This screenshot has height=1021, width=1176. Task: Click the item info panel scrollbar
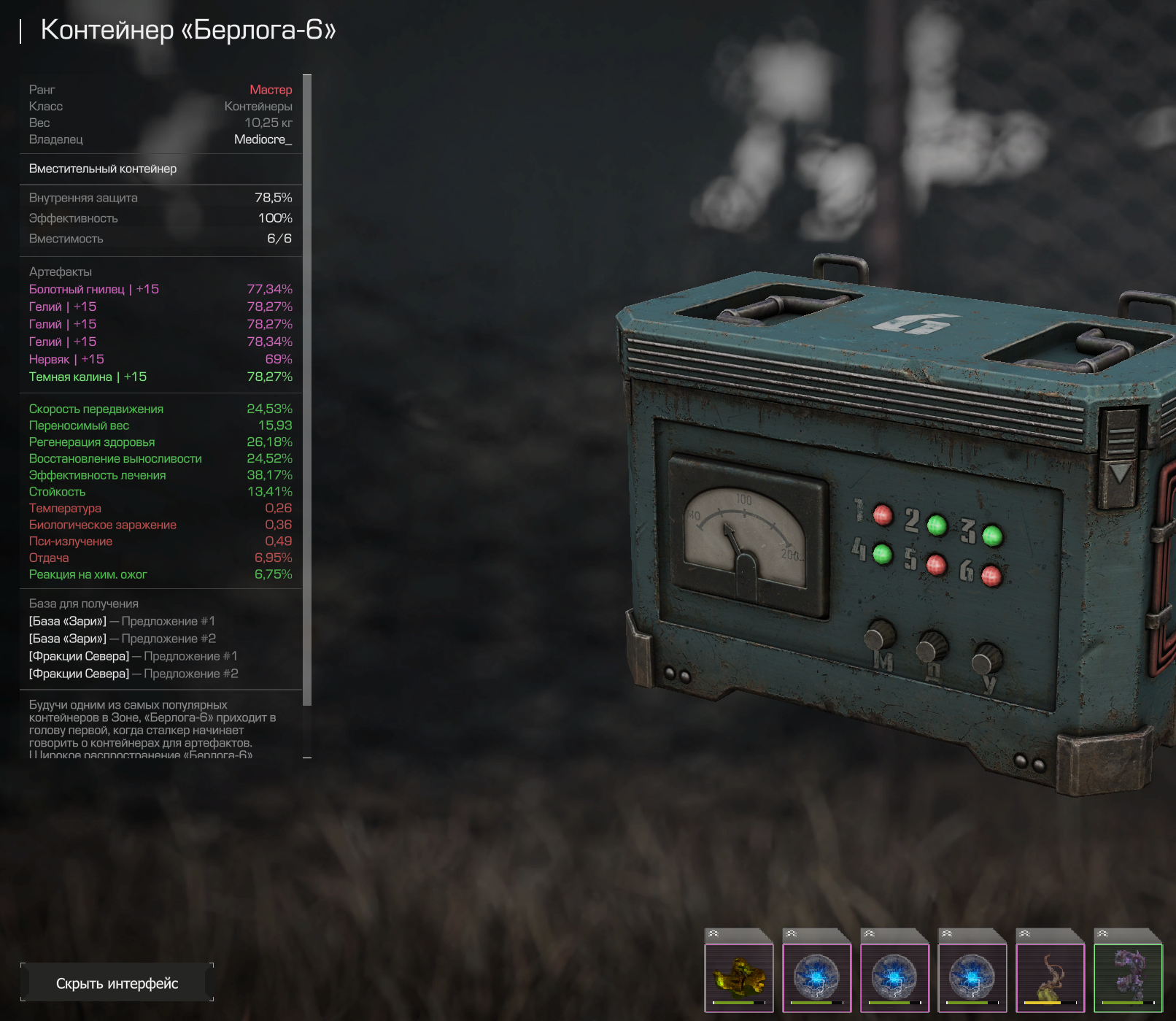pos(307,390)
